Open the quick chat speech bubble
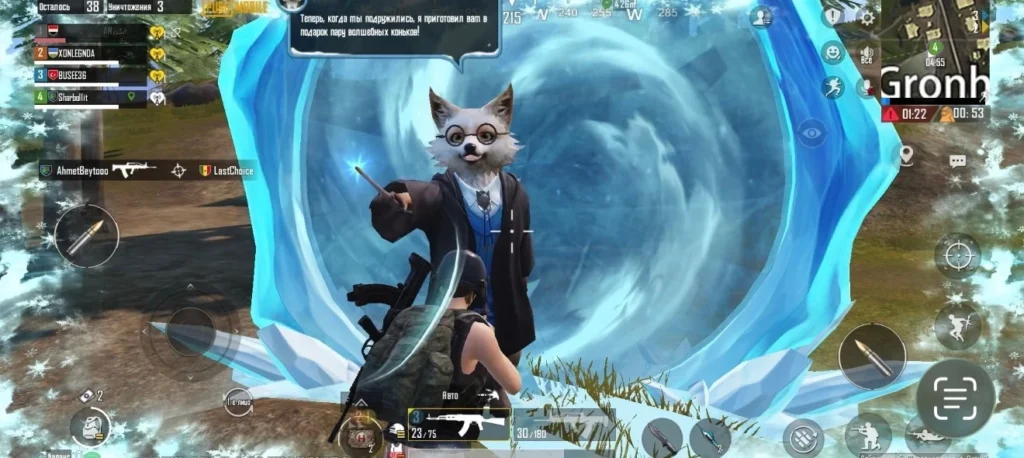The height and width of the screenshot is (458, 1024). [x=957, y=160]
